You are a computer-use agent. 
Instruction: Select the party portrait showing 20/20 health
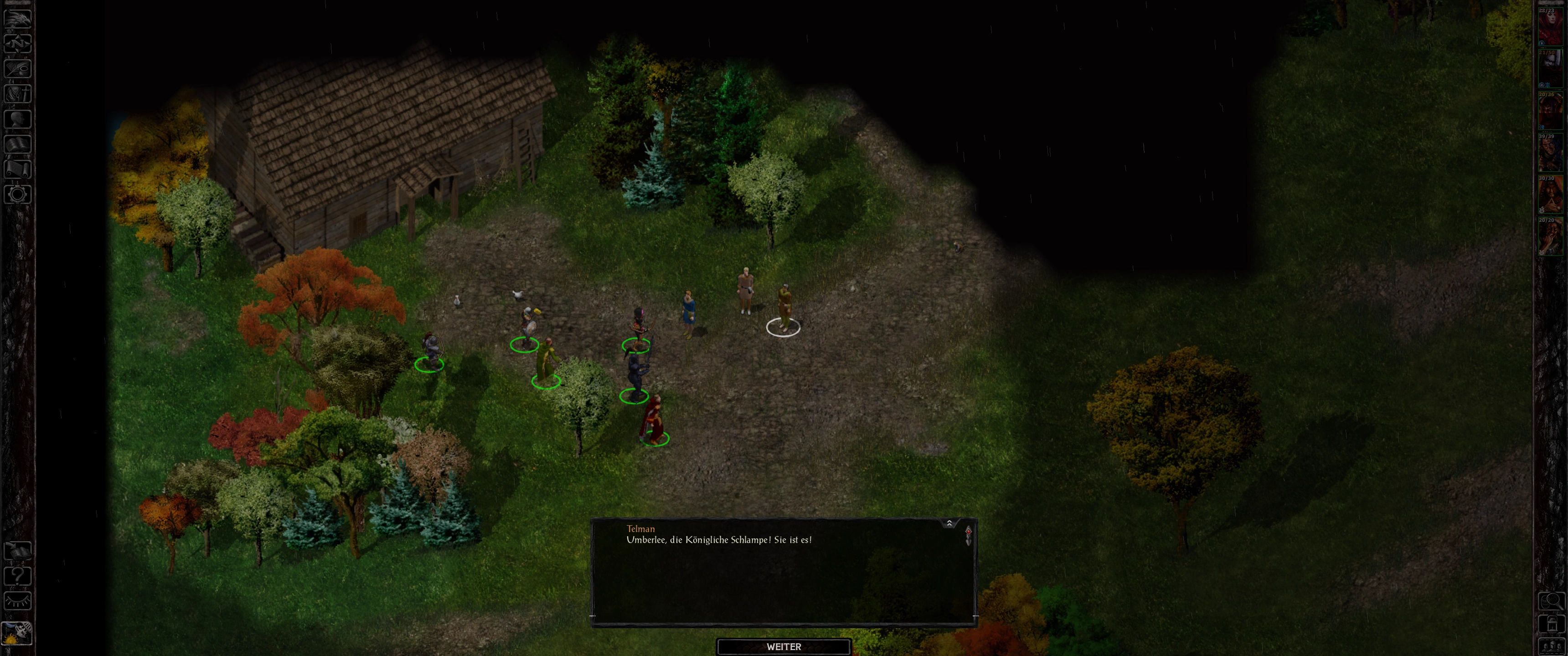click(x=1550, y=237)
